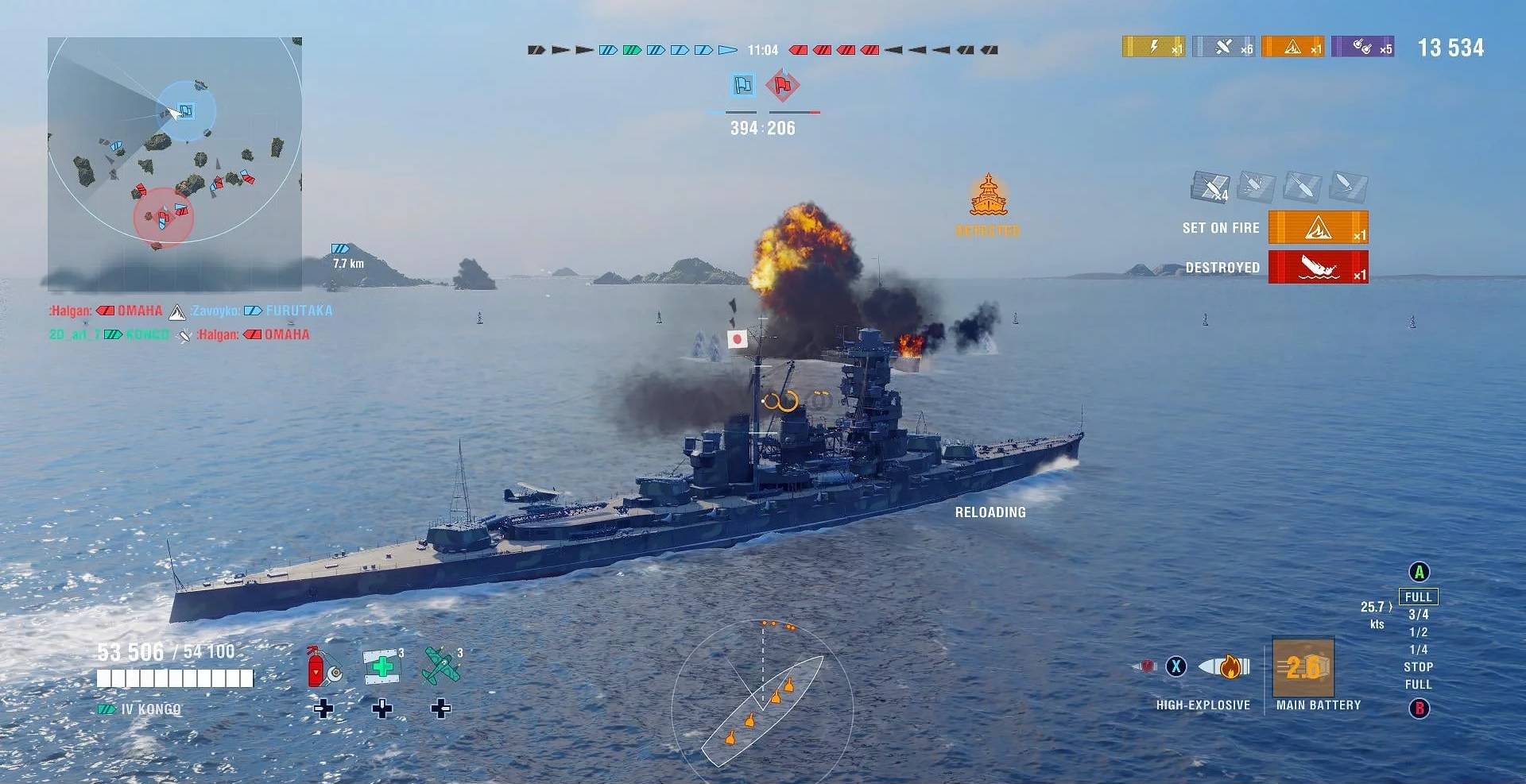Click the red Destroyed ribbon
Screen dimensions: 1526x784
click(1318, 267)
